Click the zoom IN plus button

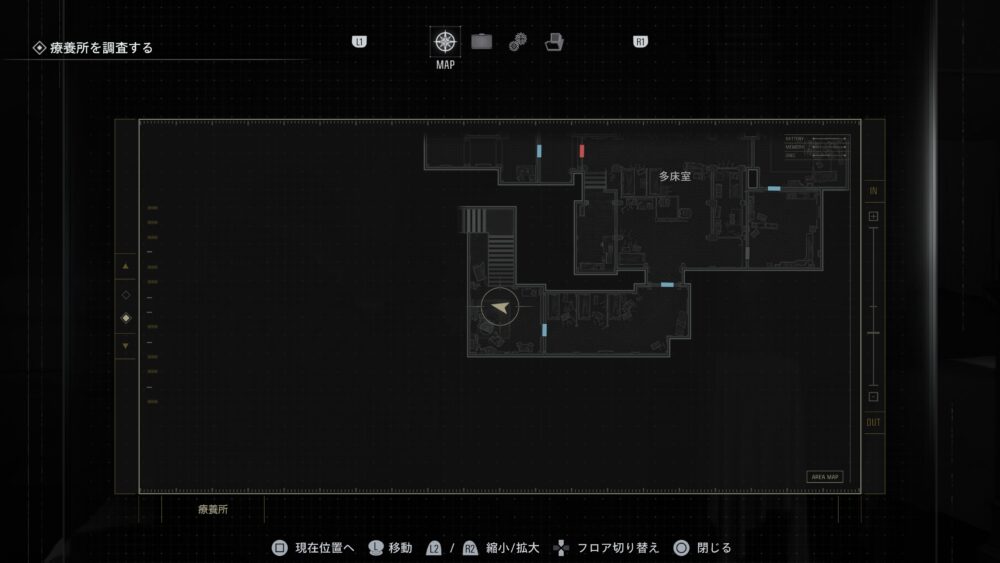[873, 216]
